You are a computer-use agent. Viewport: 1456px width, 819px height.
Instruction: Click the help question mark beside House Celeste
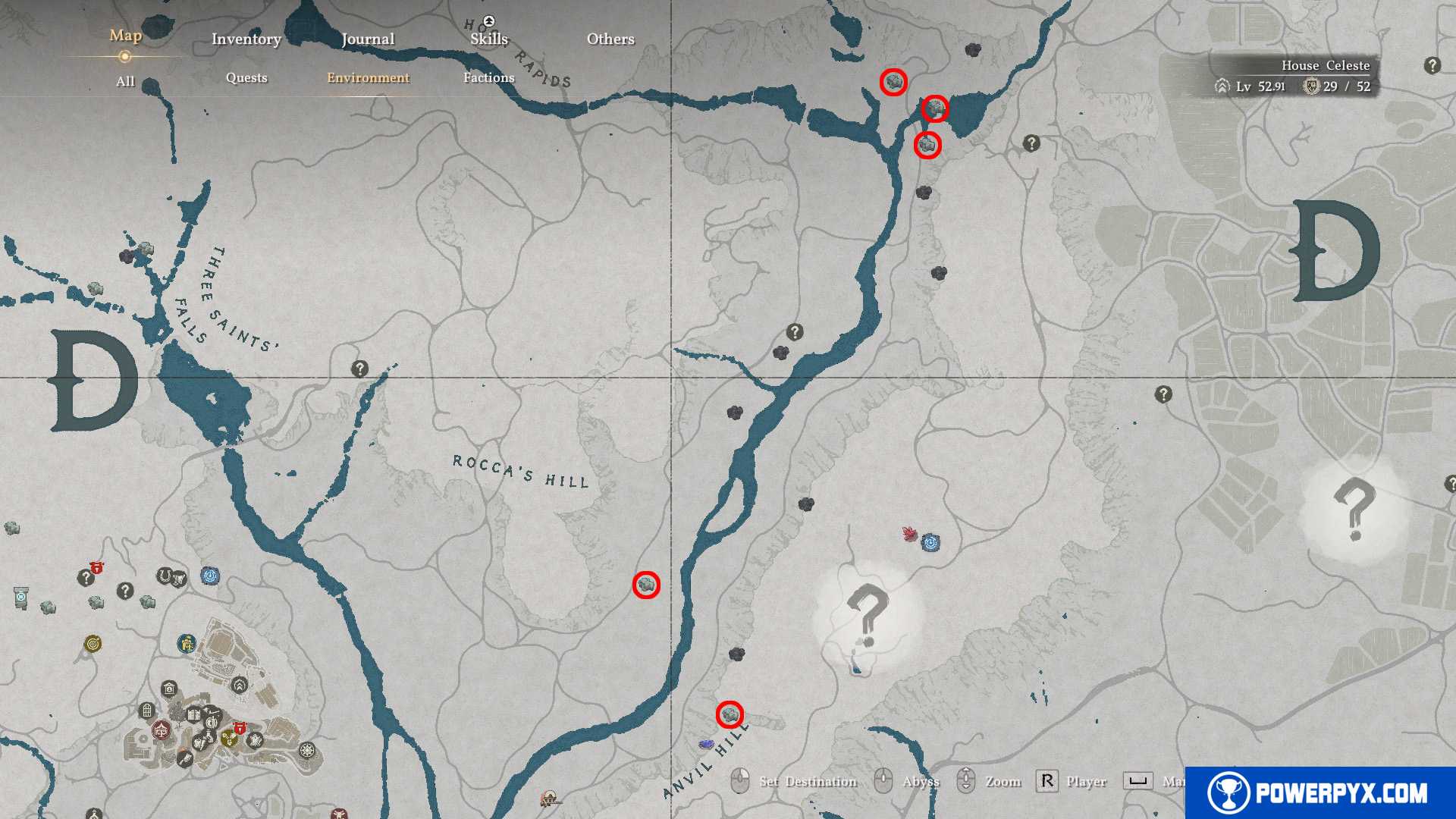click(x=1432, y=65)
